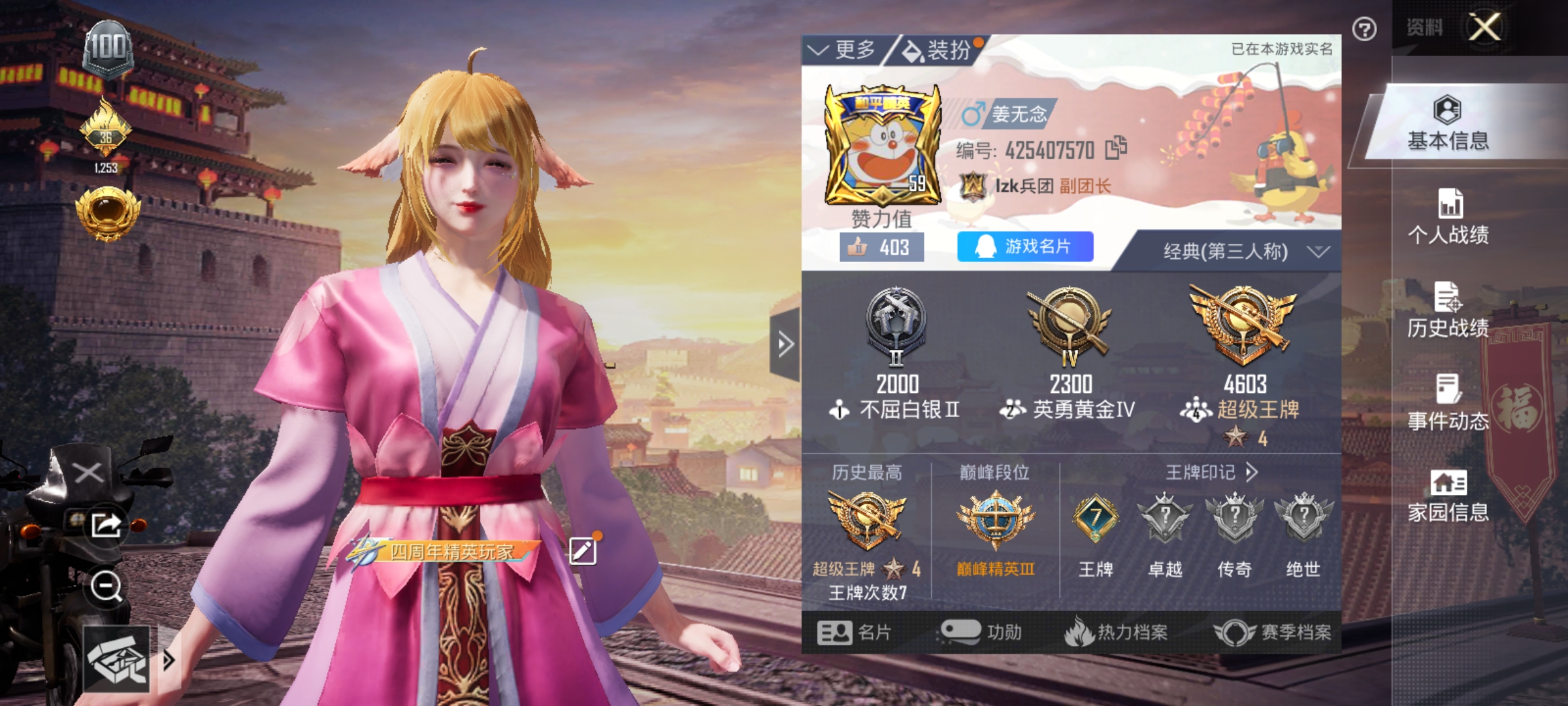This screenshot has width=1568, height=706.
Task: View the 热力档案 record
Action: point(1117,632)
